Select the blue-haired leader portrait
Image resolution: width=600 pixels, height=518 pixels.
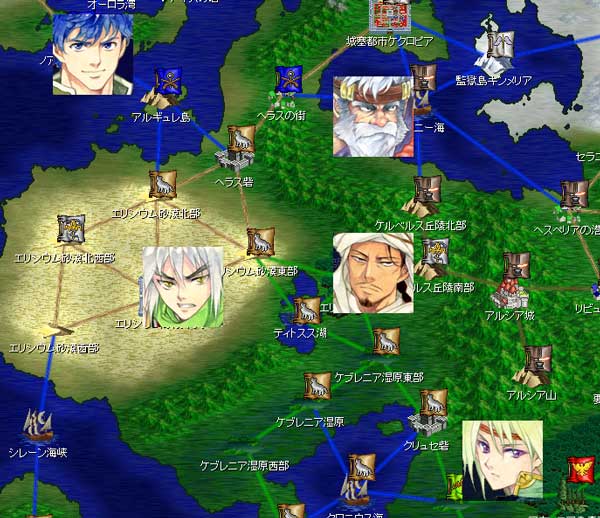click(x=92, y=54)
